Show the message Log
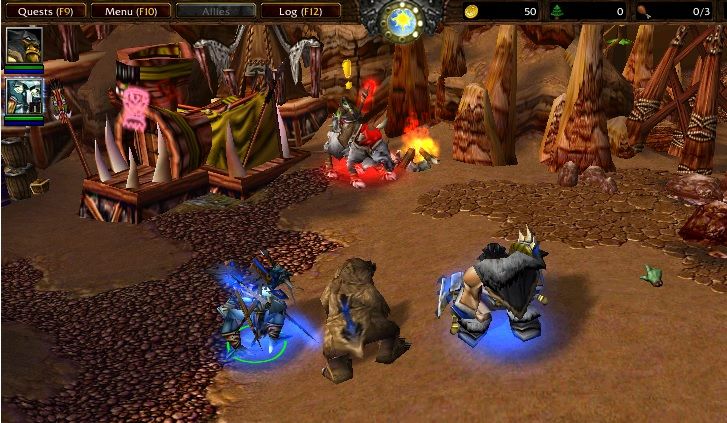The height and width of the screenshot is (423, 727). (301, 11)
